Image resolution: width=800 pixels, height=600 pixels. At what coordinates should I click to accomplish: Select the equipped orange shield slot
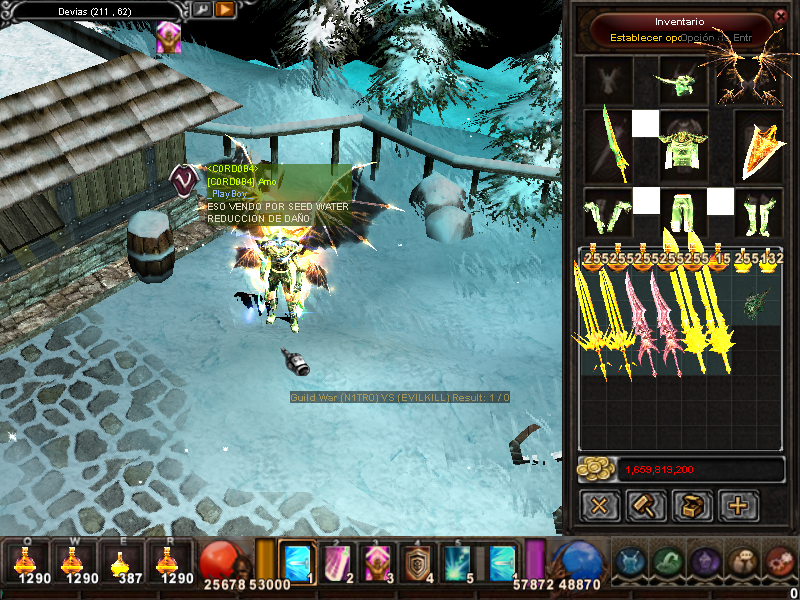click(x=758, y=146)
